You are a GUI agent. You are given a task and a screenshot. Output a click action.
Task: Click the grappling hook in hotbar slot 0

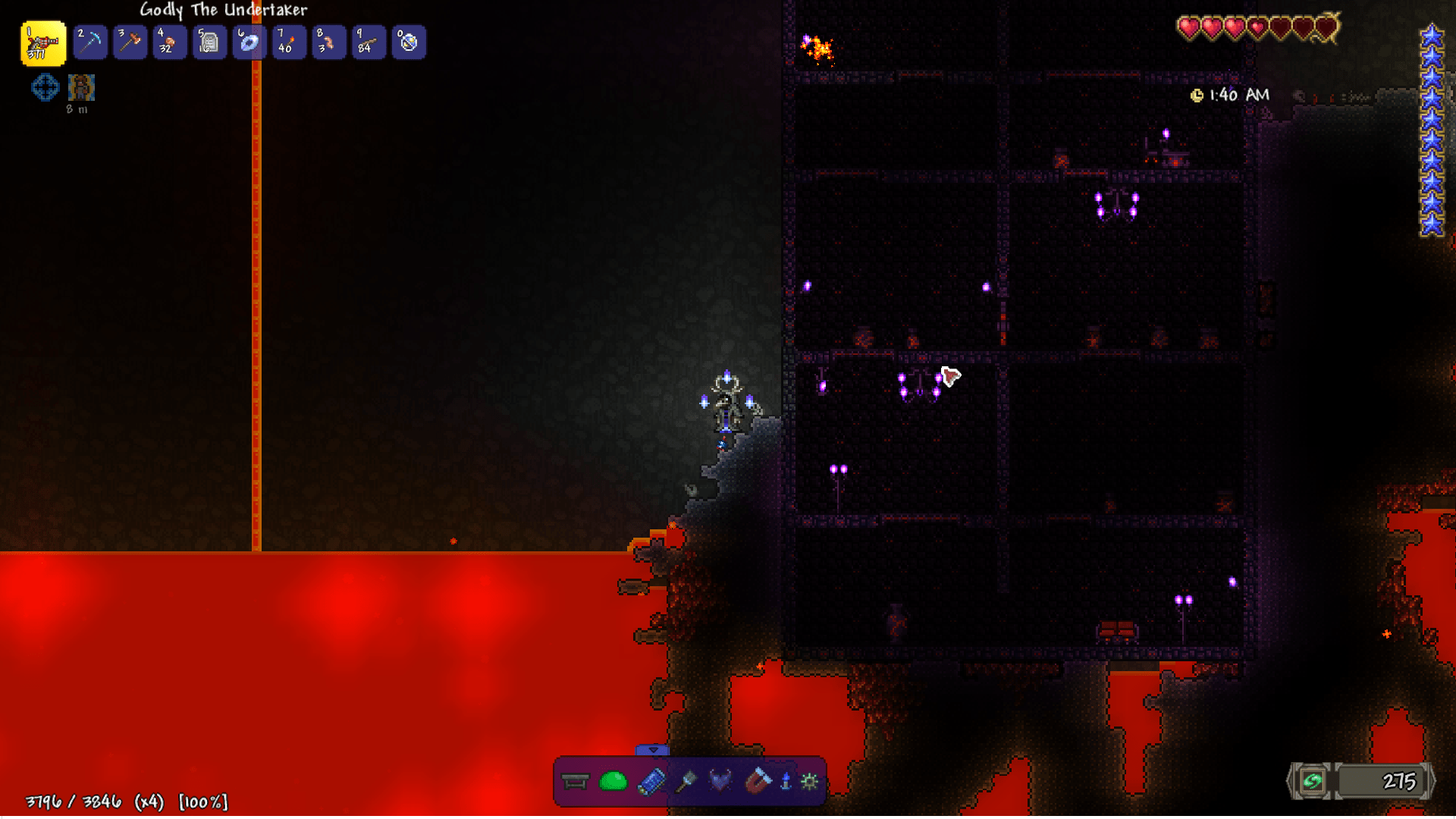pyautogui.click(x=409, y=42)
